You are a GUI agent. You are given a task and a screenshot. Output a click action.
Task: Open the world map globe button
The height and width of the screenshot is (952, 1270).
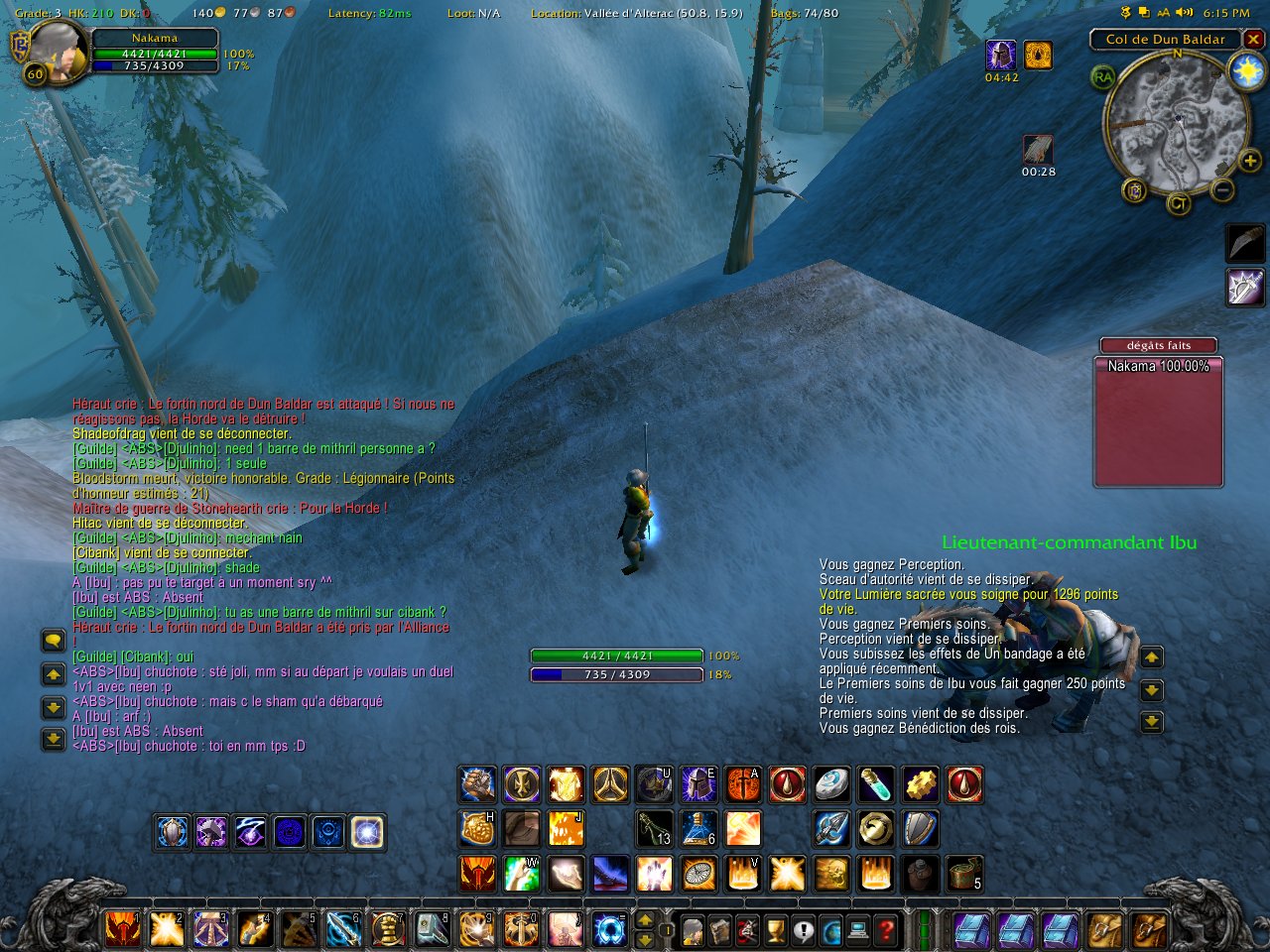click(830, 930)
